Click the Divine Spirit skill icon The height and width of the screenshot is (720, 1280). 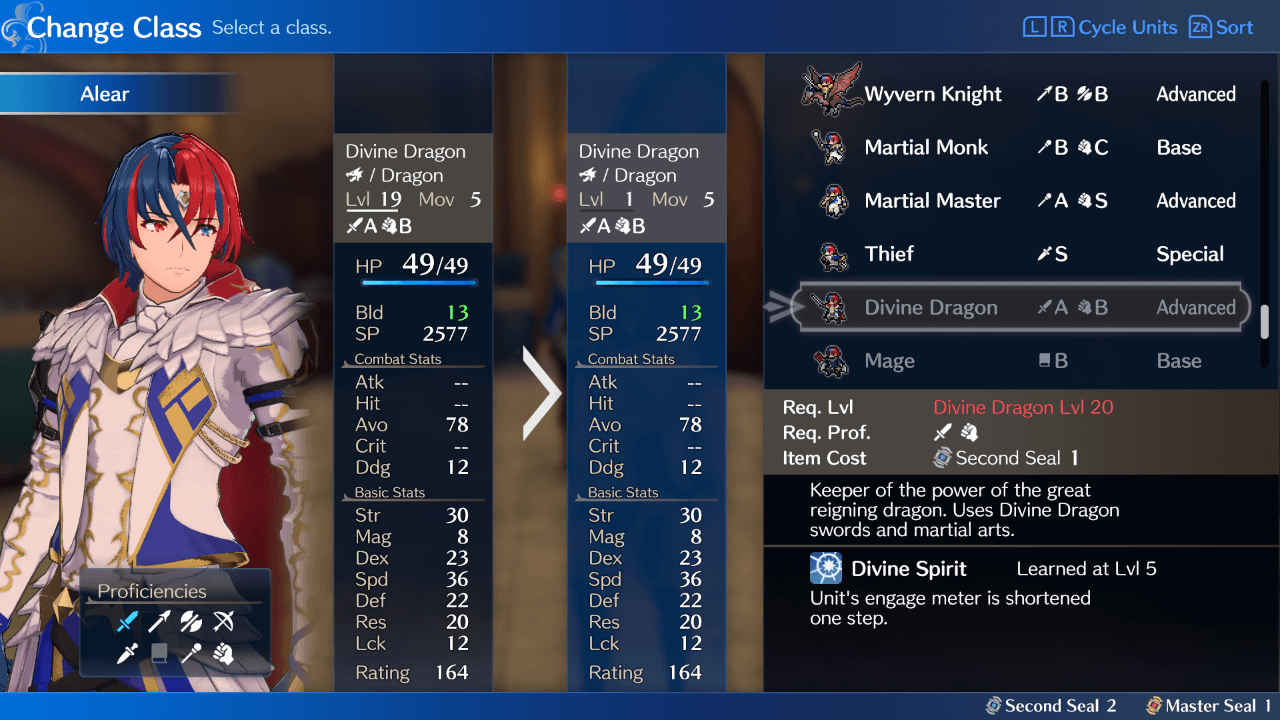826,568
